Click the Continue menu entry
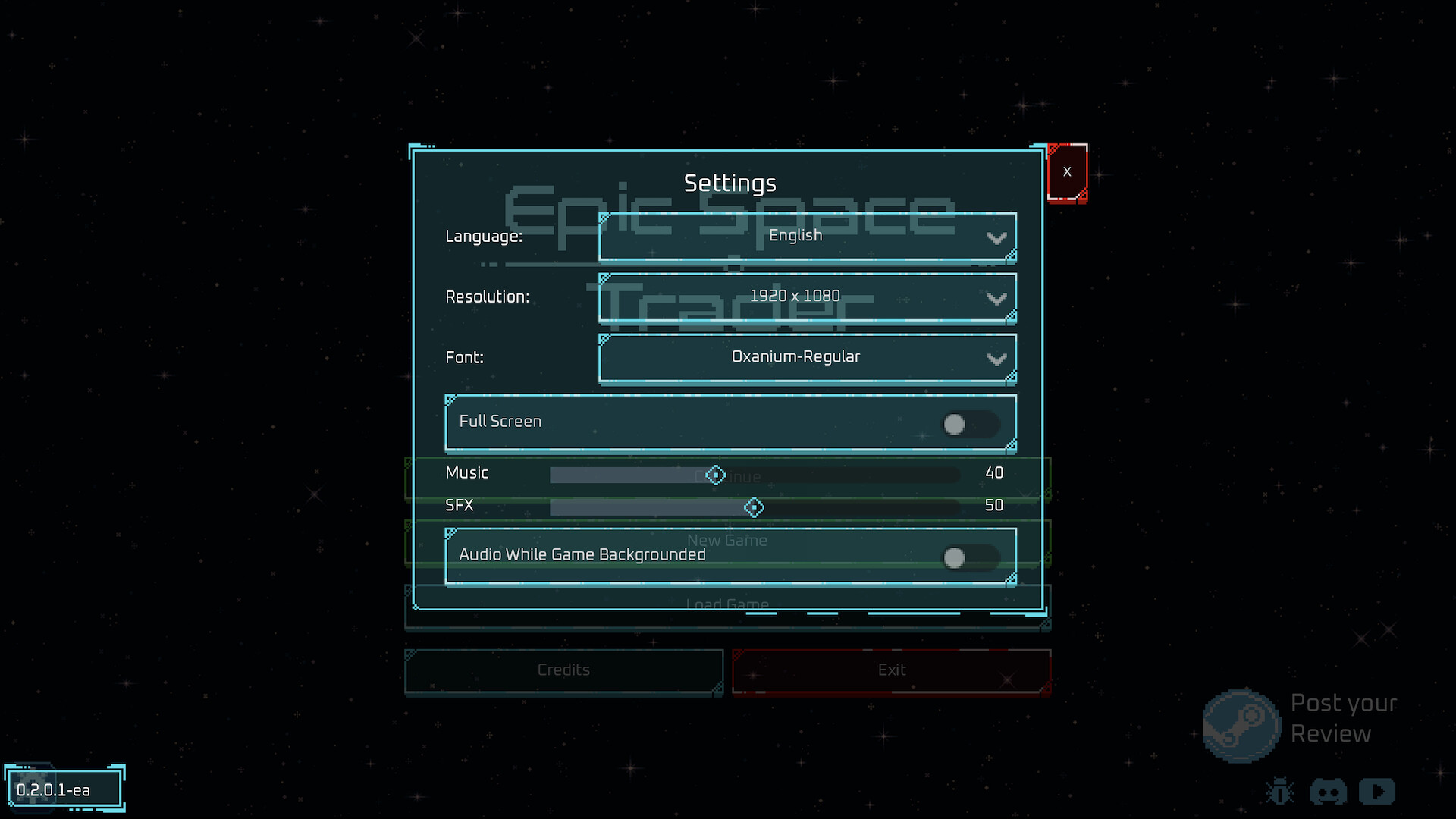Screen dimensions: 1456x819 [728, 477]
